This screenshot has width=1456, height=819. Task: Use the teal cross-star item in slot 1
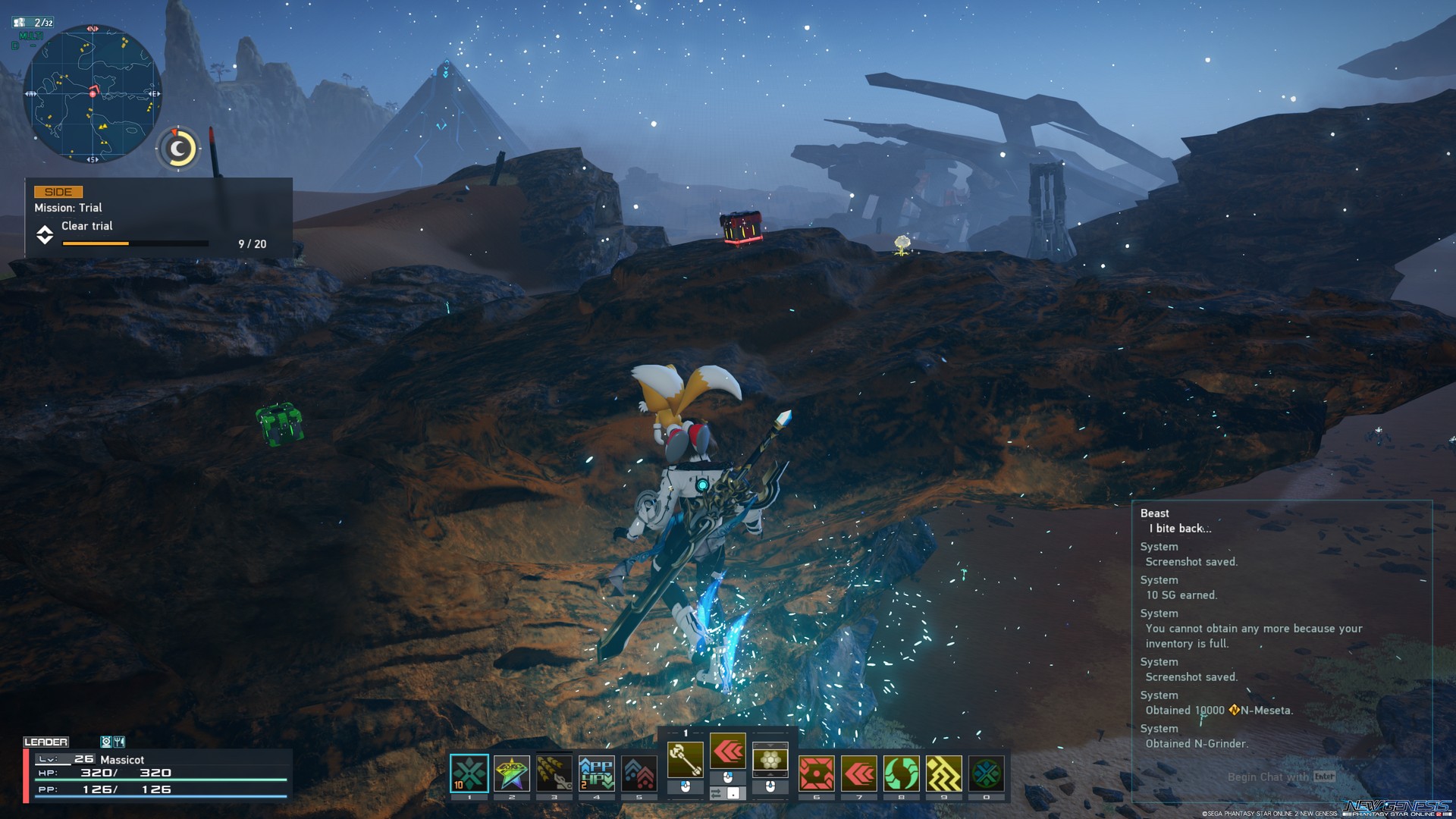coord(469,773)
